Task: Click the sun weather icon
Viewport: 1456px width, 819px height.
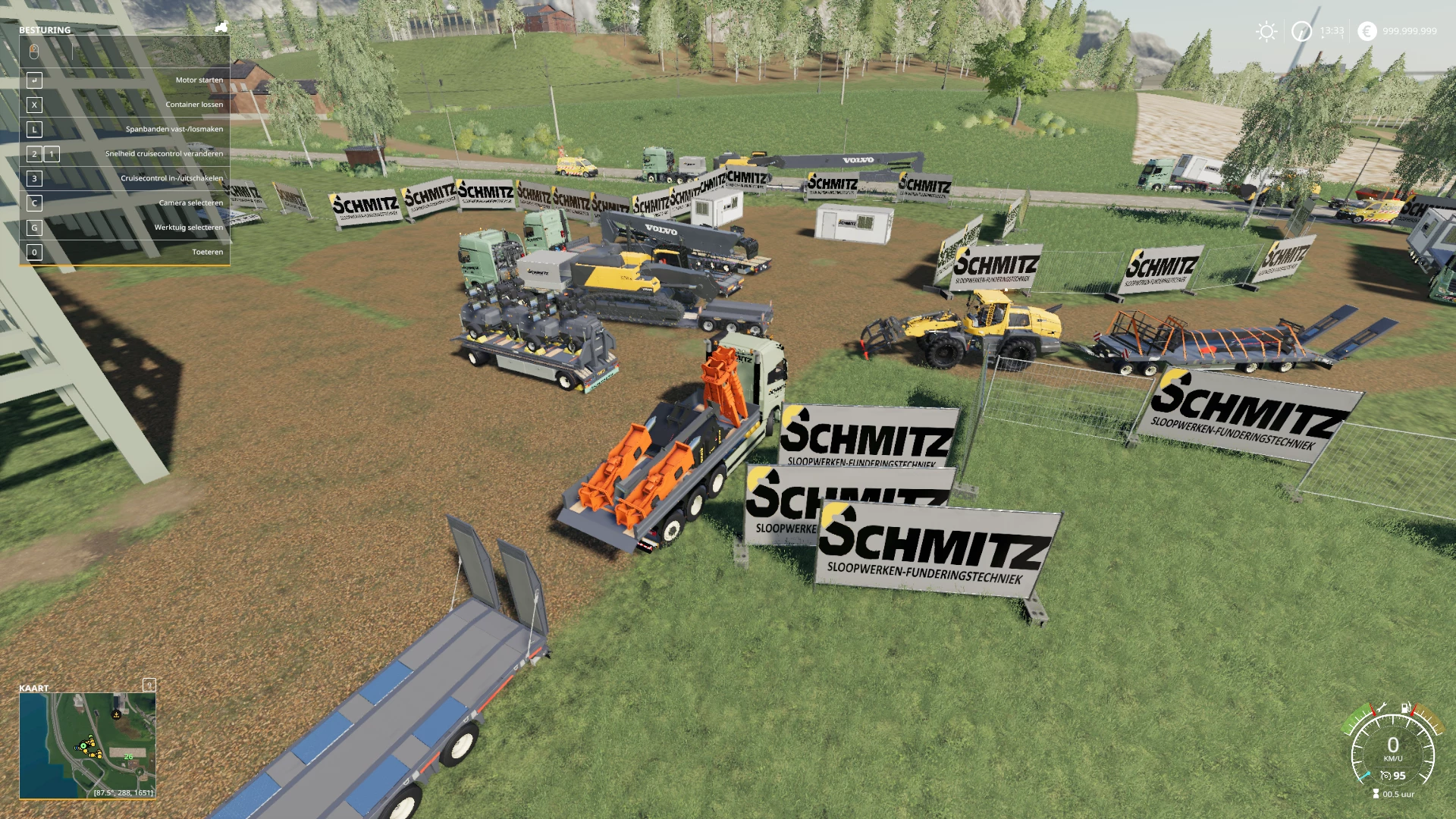Action: pyautogui.click(x=1266, y=31)
